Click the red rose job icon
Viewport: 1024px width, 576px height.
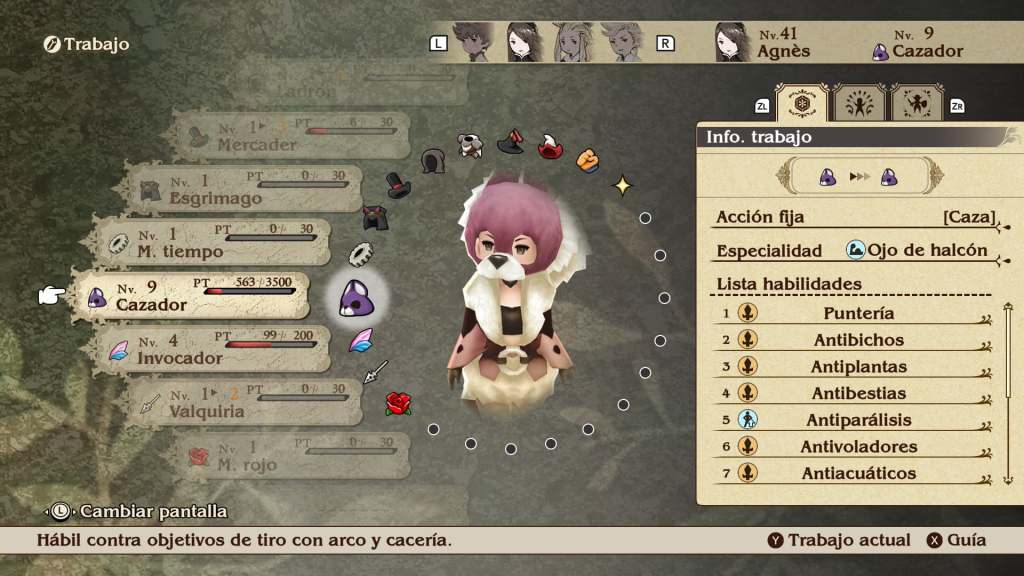click(x=399, y=404)
